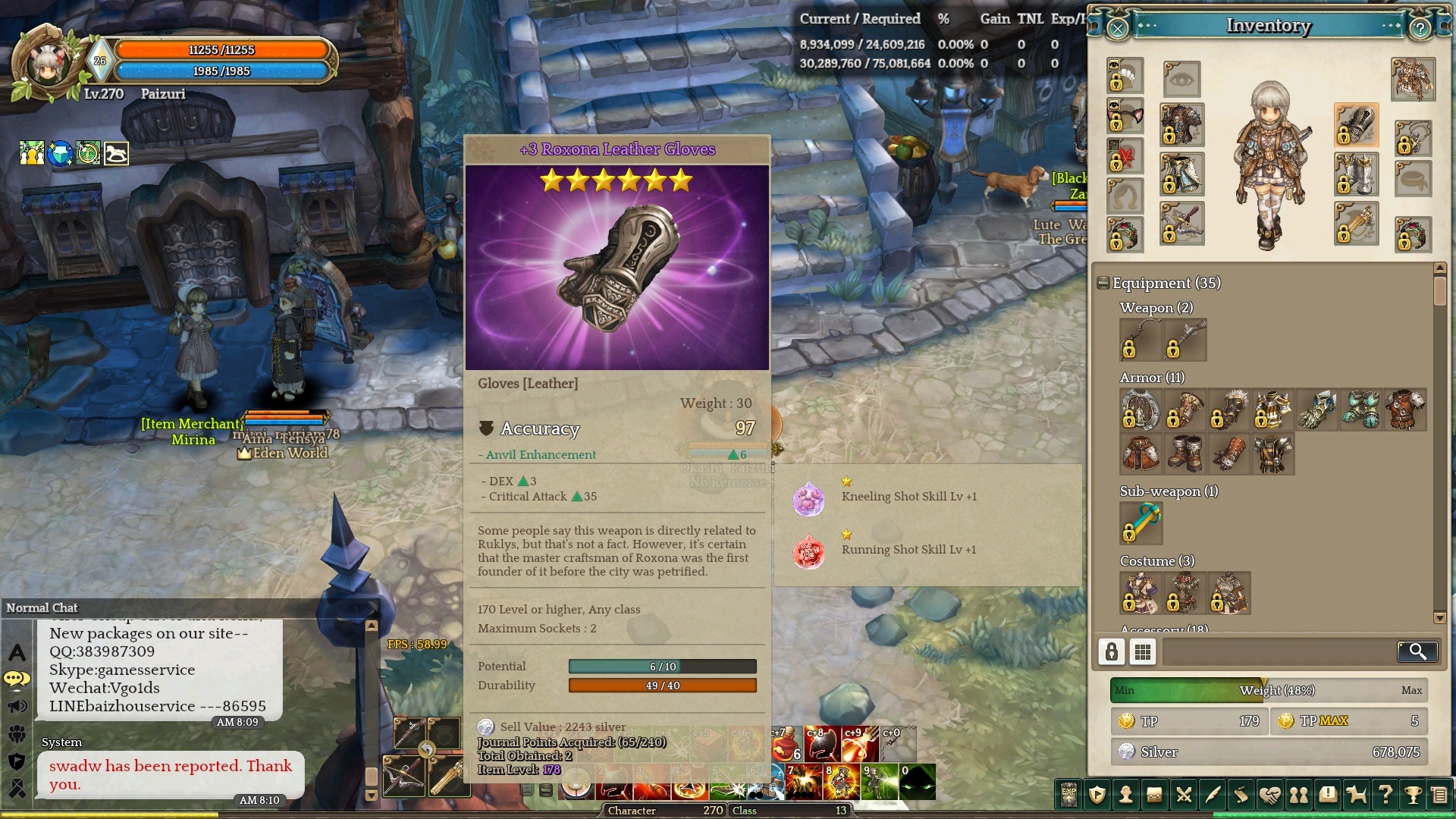The width and height of the screenshot is (1456, 819).
Task: Click the inventory search magnifier button
Action: point(1417,651)
